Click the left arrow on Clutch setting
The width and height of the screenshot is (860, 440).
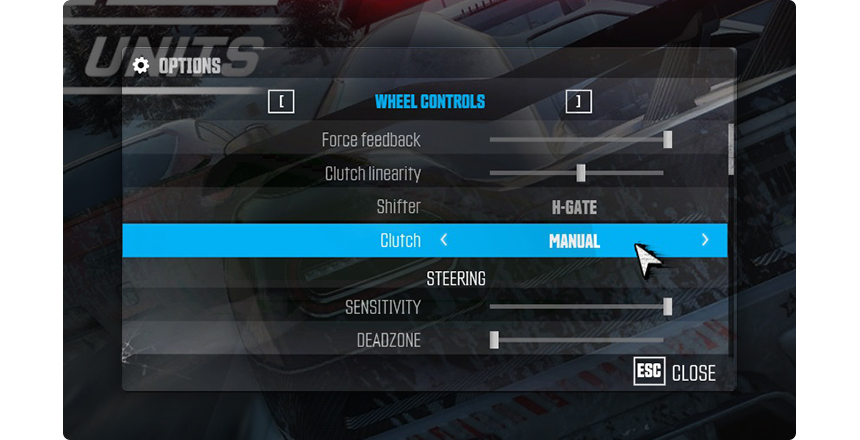[x=444, y=241]
